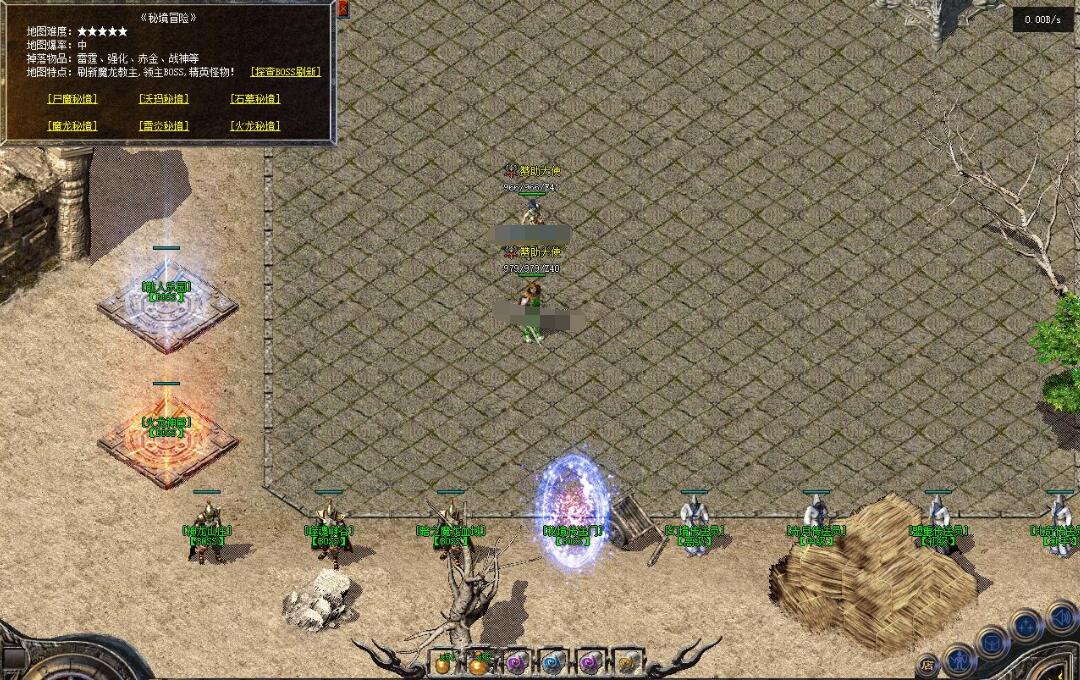Image resolution: width=1080 pixels, height=680 pixels.
Task: Select the yellow scroll hotbar slot
Action: (x=627, y=663)
